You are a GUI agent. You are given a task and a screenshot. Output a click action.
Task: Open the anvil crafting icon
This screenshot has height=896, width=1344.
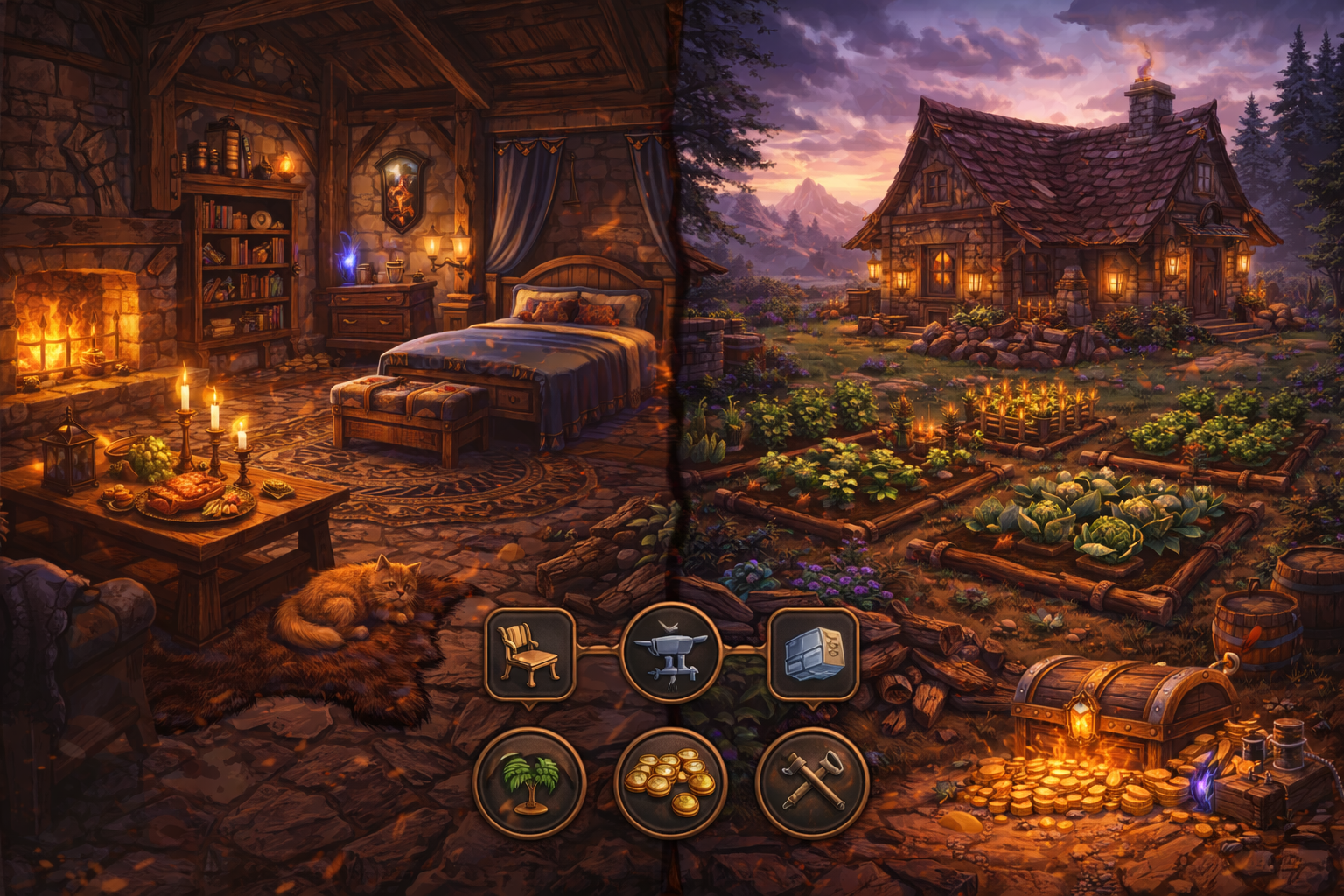coord(670,653)
